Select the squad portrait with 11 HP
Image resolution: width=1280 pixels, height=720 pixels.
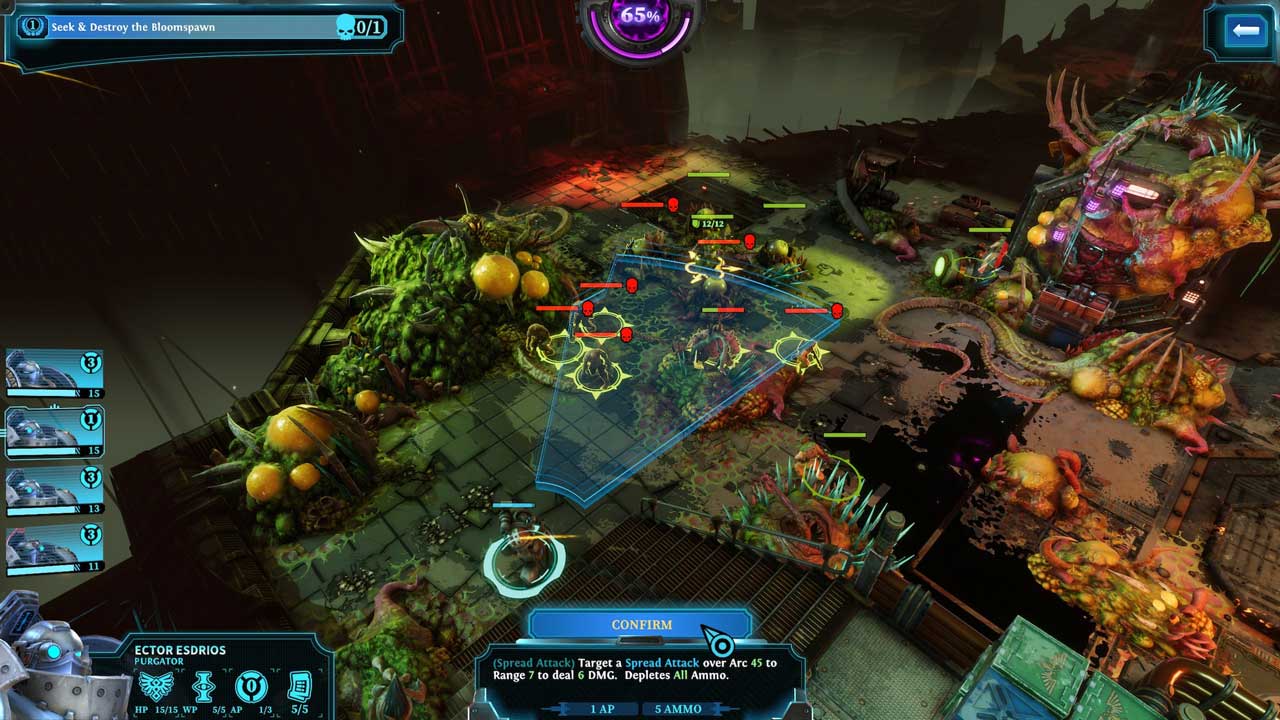pyautogui.click(x=53, y=548)
